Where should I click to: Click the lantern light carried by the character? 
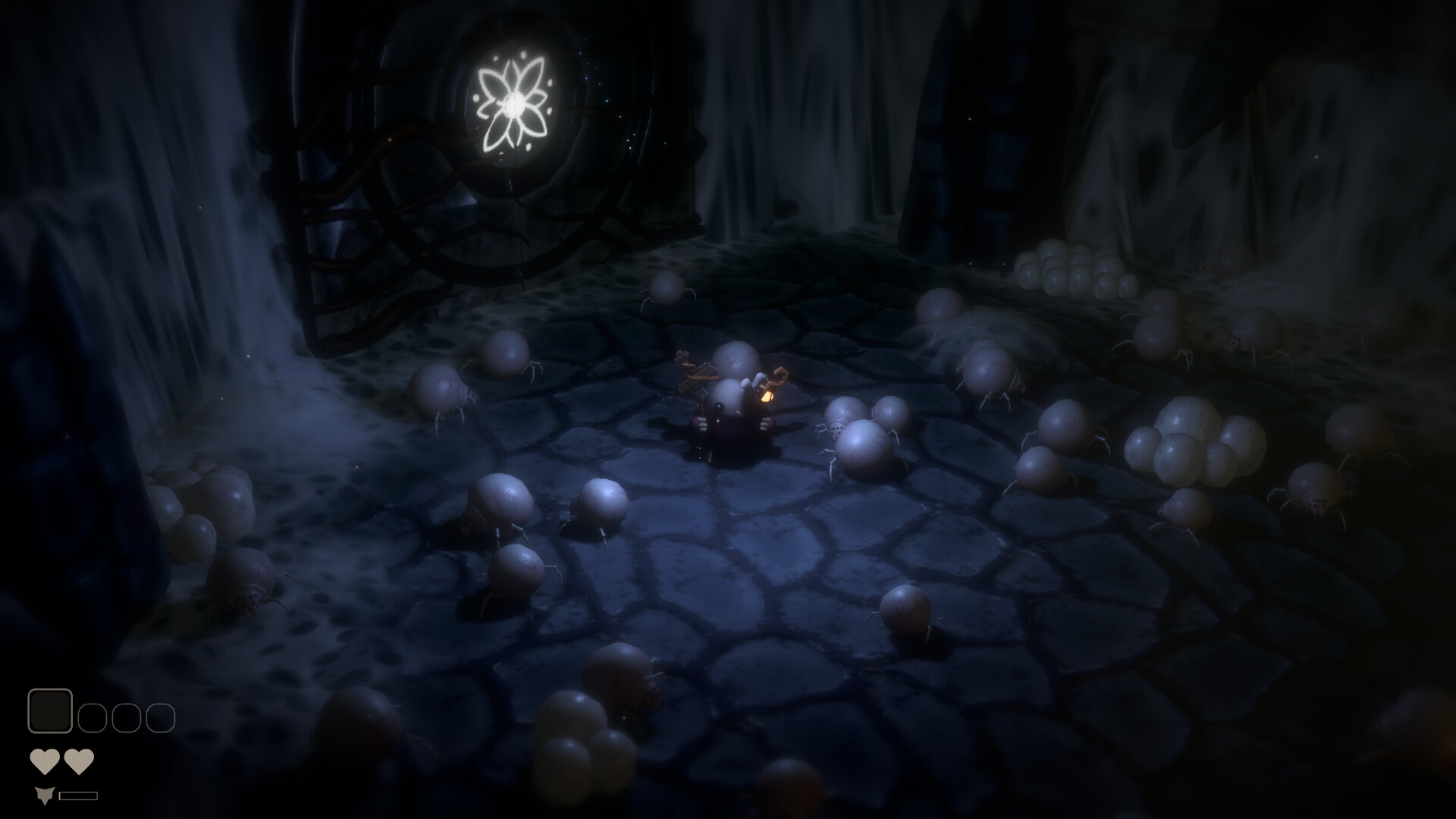pyautogui.click(x=768, y=396)
